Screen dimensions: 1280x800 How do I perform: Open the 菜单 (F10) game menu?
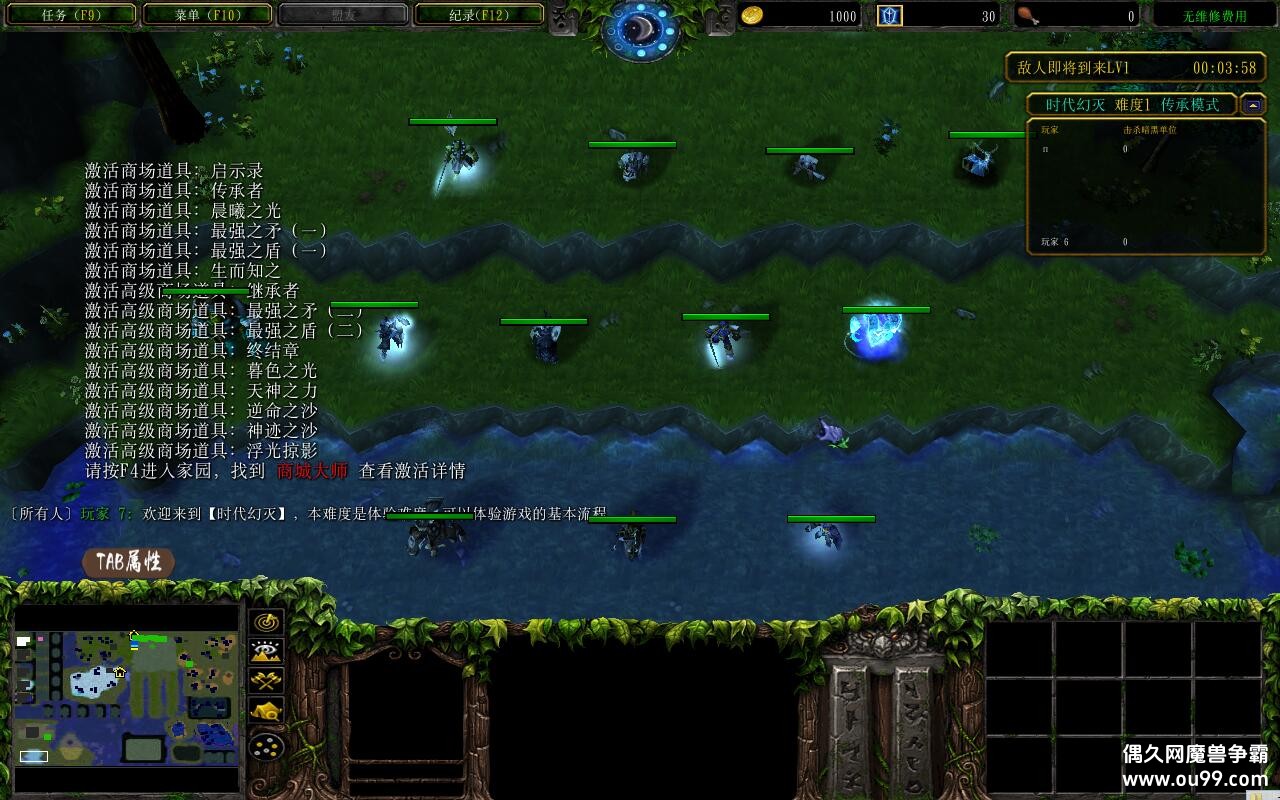[x=207, y=15]
